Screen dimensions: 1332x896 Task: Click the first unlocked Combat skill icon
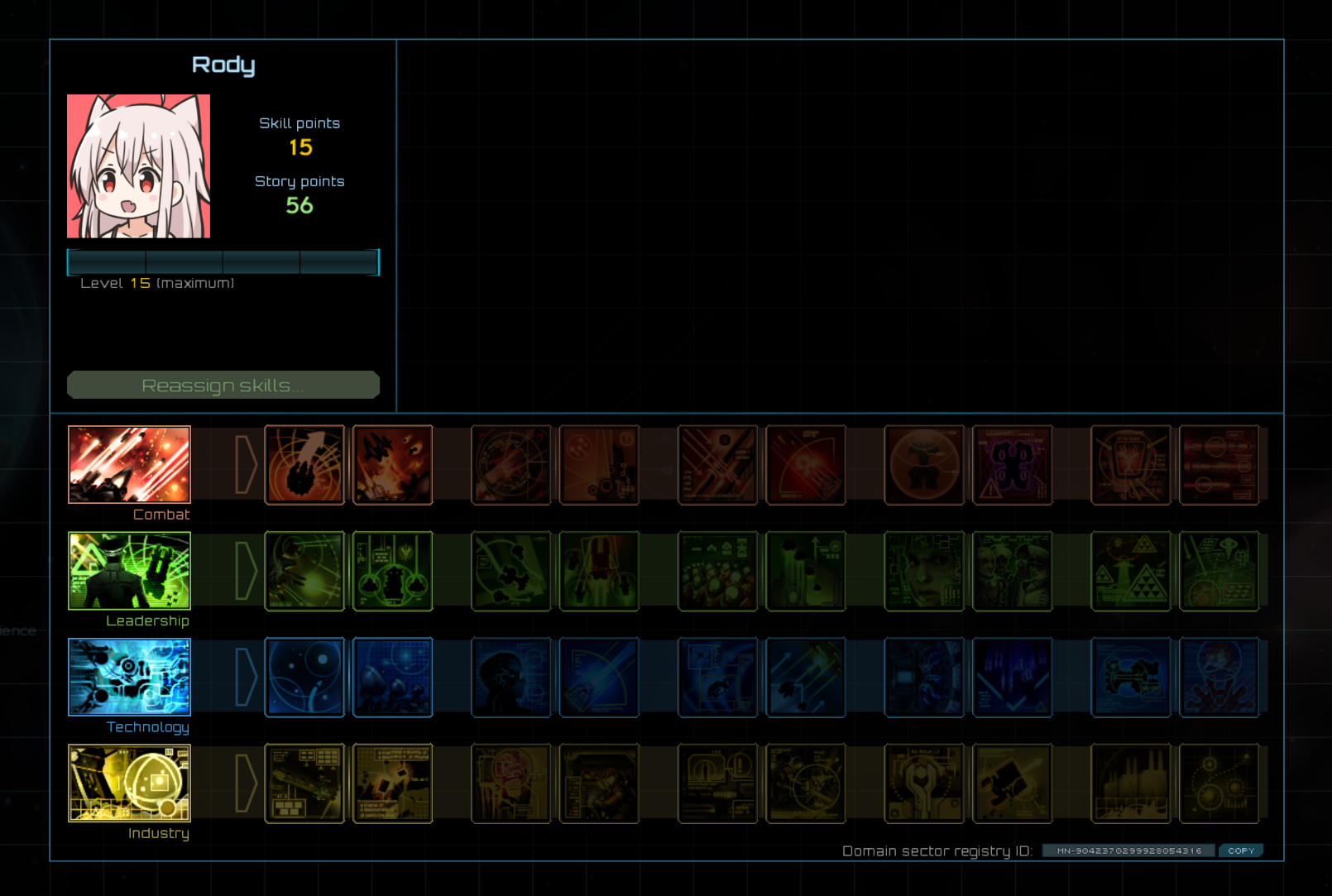point(304,465)
